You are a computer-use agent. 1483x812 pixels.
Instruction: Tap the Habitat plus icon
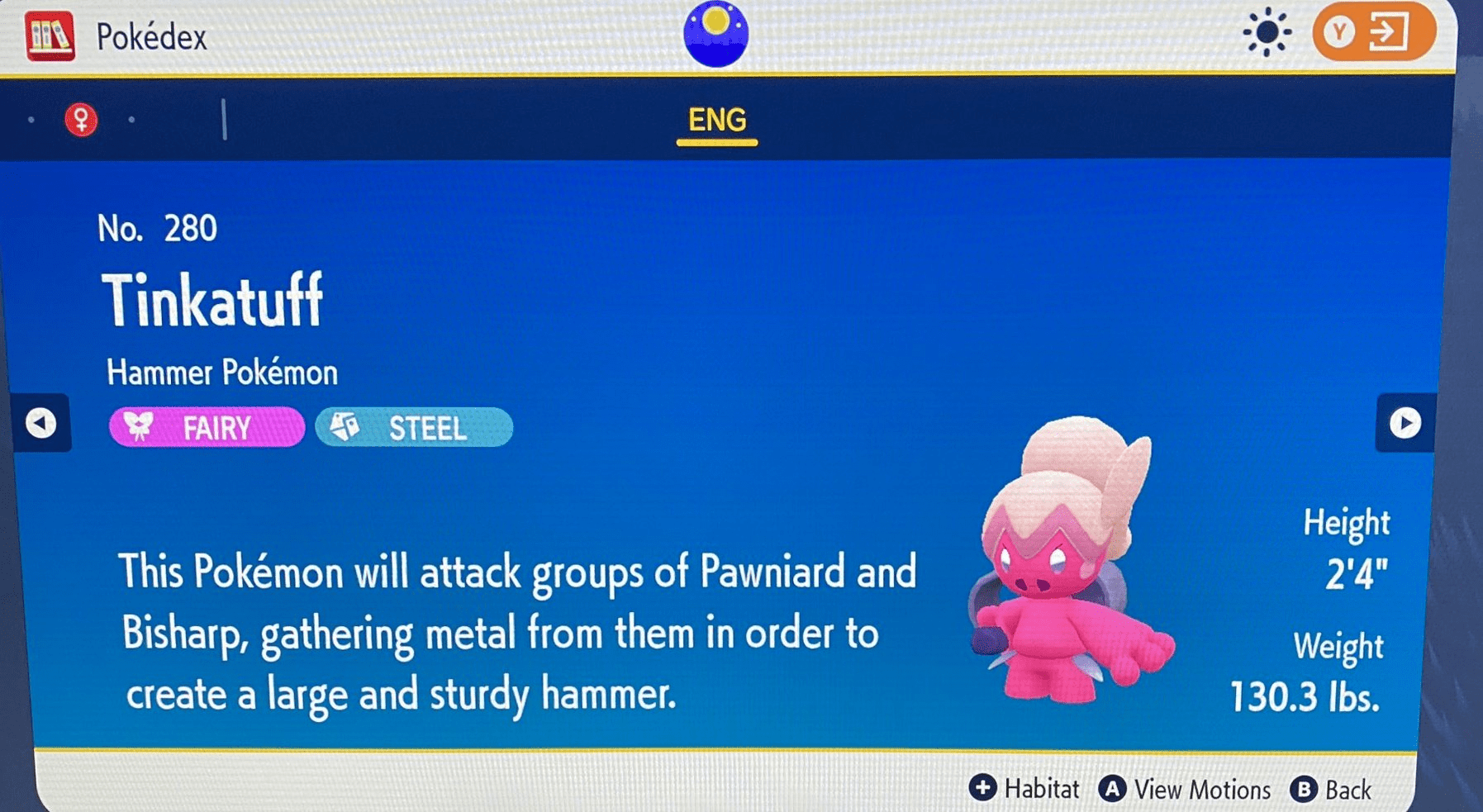click(982, 788)
